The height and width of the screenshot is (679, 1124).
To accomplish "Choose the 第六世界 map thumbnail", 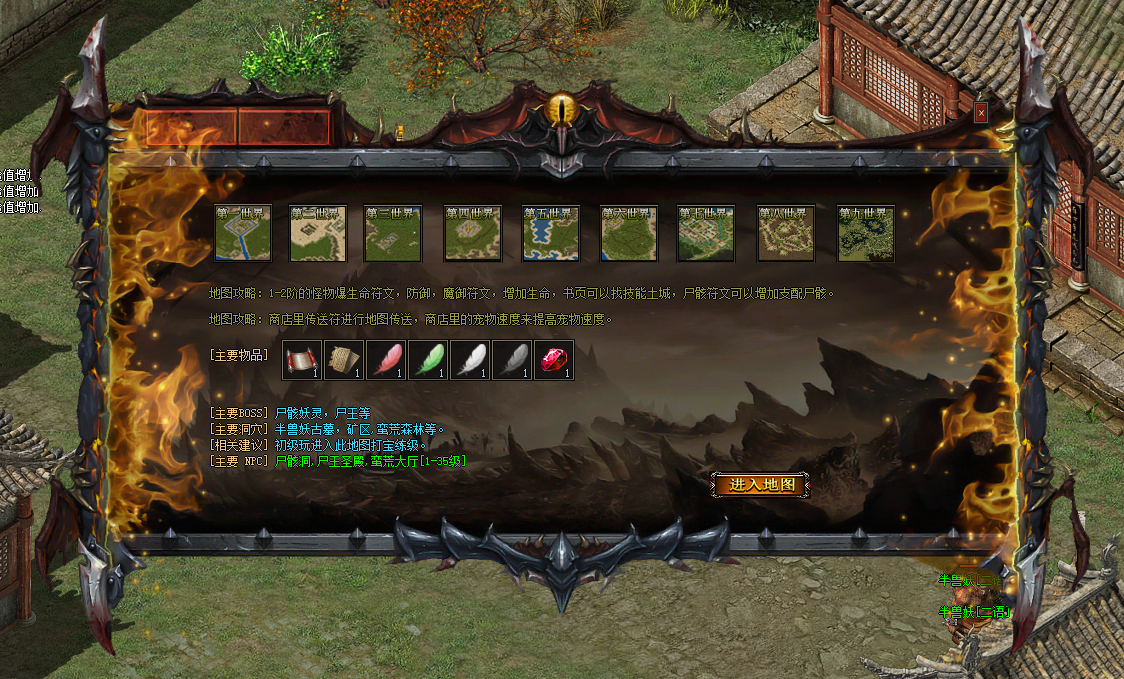I will [x=628, y=233].
